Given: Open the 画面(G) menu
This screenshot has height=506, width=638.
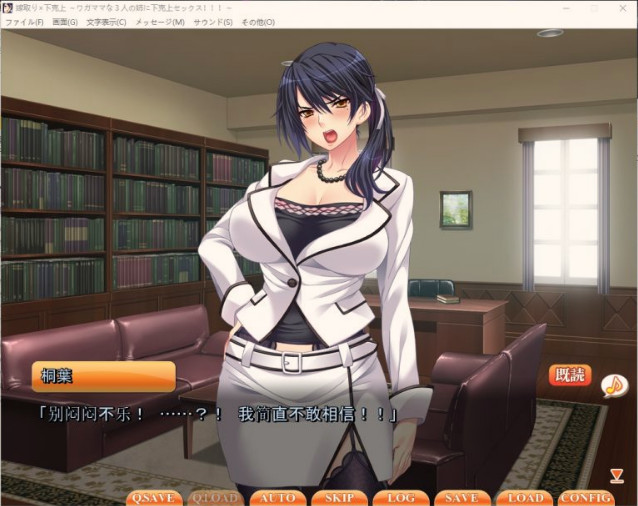Looking at the screenshot, I should [65, 22].
